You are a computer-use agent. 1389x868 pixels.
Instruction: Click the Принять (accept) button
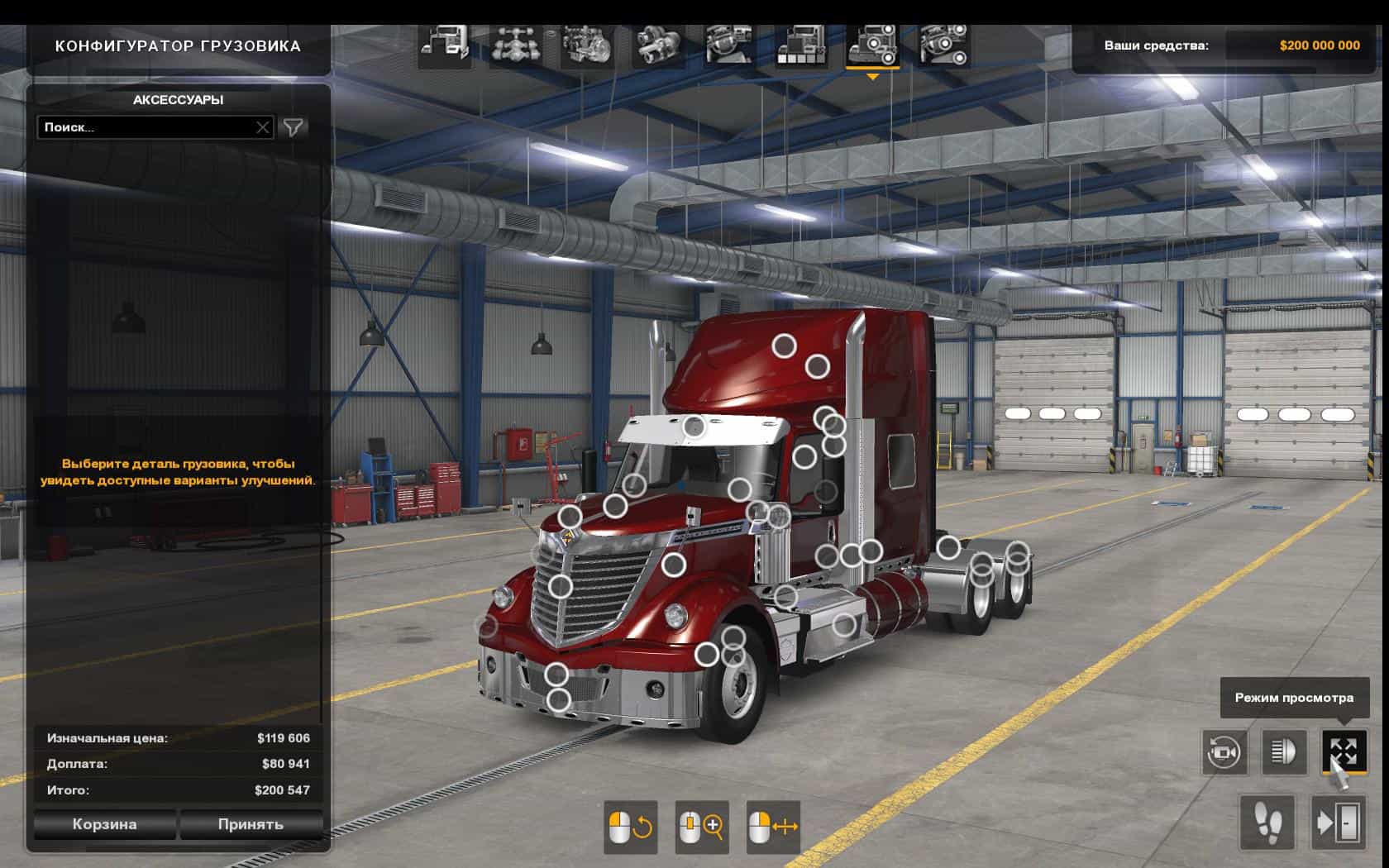251,824
